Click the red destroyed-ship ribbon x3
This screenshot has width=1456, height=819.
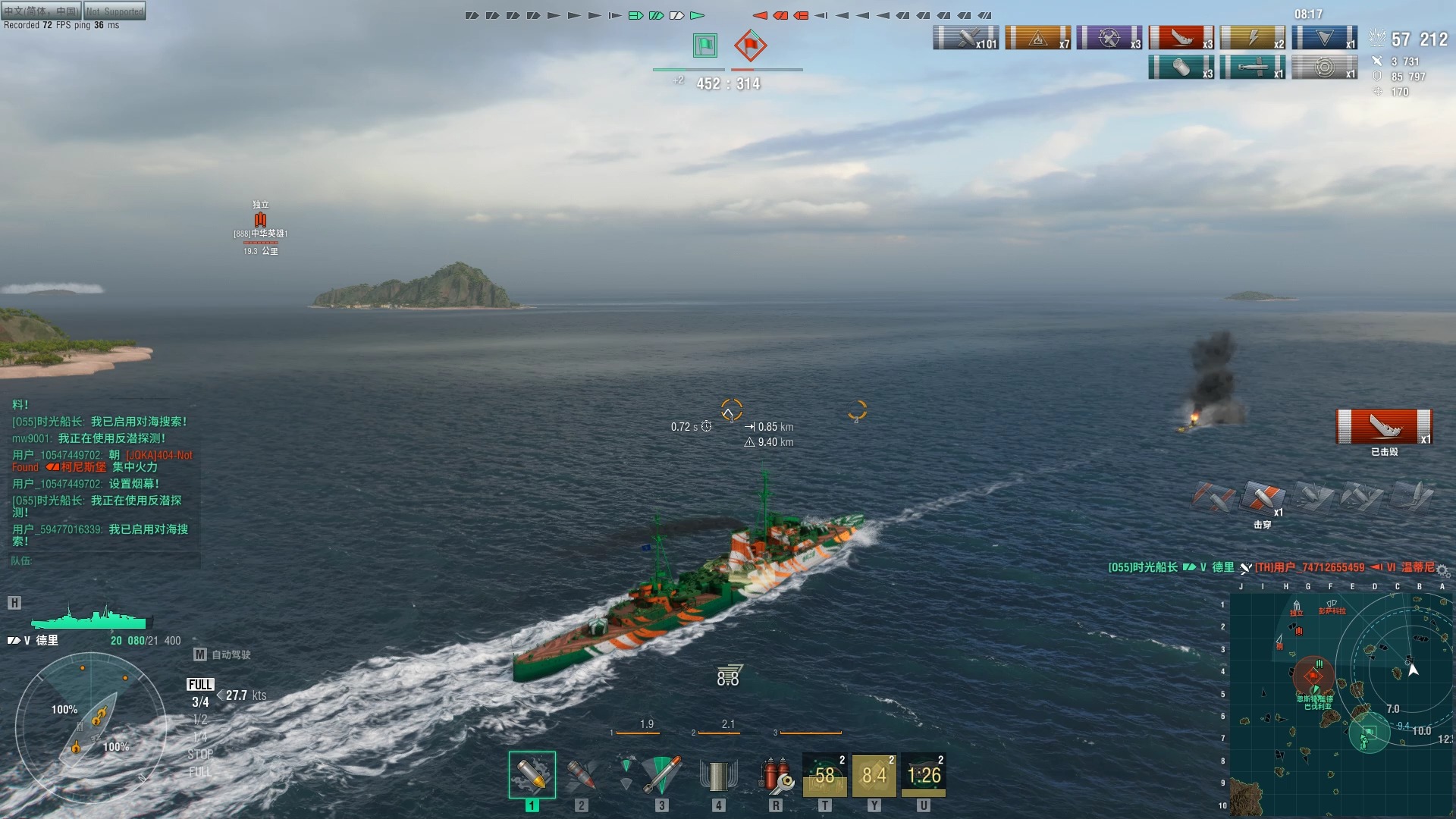point(1181,38)
